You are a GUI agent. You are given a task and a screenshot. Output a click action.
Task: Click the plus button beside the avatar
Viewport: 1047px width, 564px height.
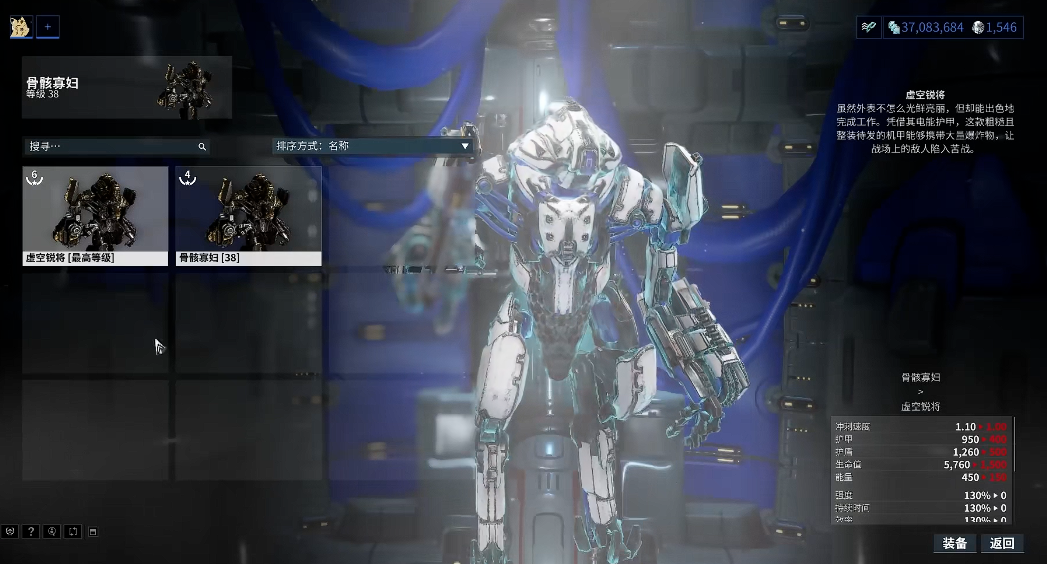[x=48, y=27]
